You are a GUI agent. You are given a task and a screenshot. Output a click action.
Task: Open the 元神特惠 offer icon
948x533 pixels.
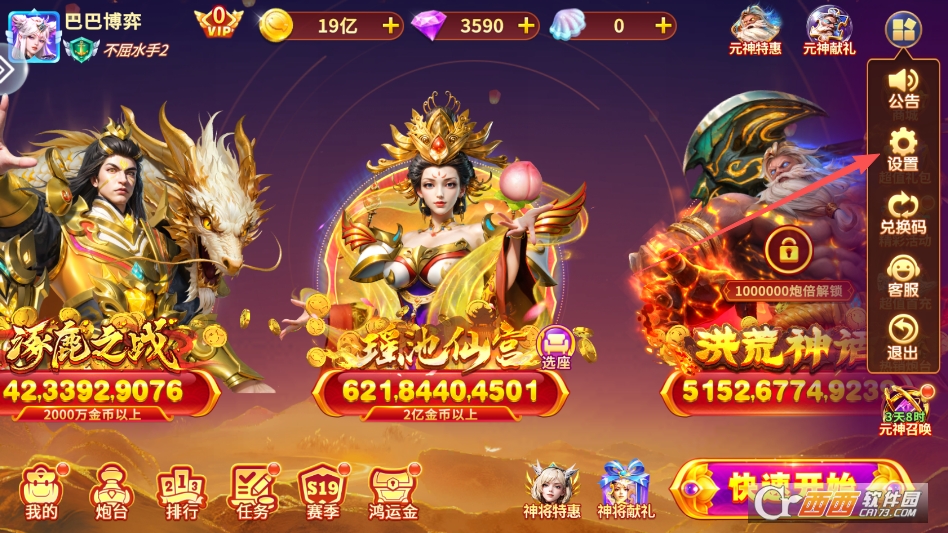click(x=756, y=29)
